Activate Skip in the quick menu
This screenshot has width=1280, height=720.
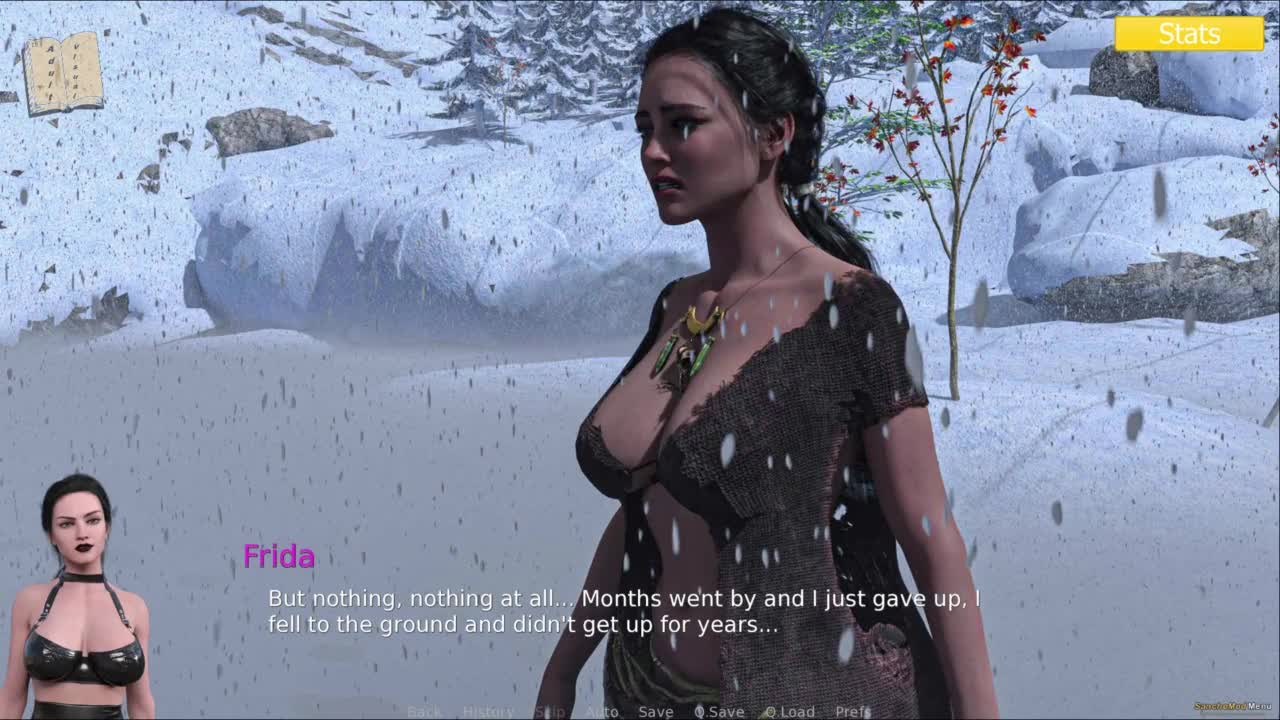(550, 712)
